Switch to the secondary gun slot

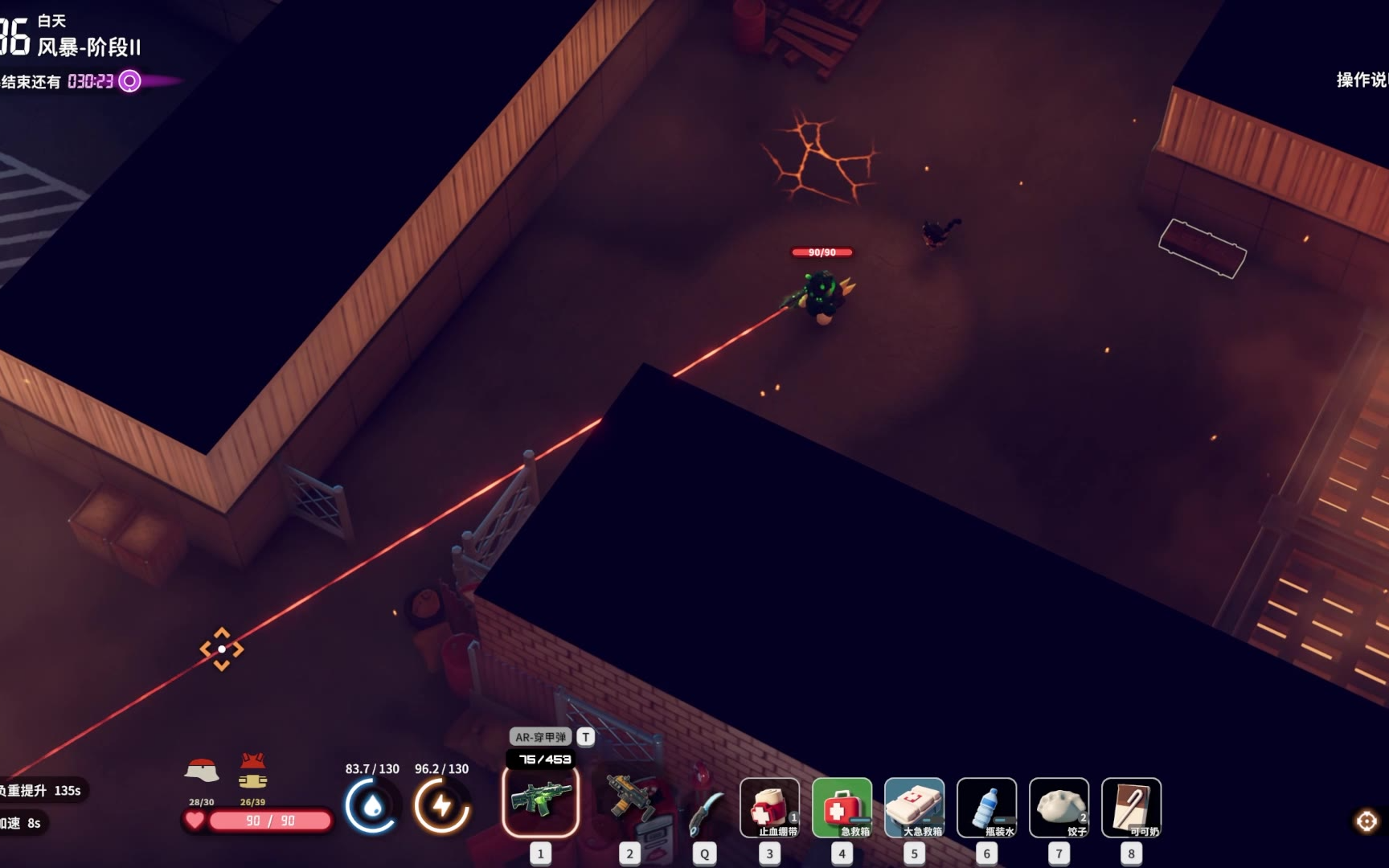tap(630, 800)
